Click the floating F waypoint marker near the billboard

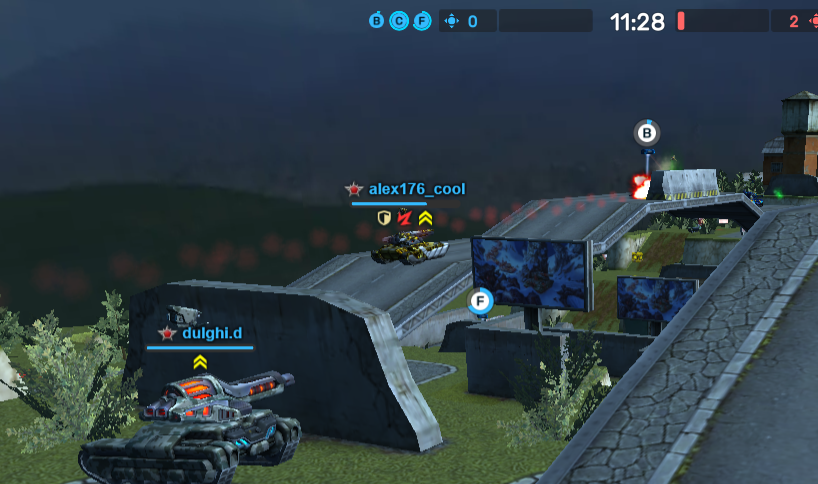coord(481,301)
